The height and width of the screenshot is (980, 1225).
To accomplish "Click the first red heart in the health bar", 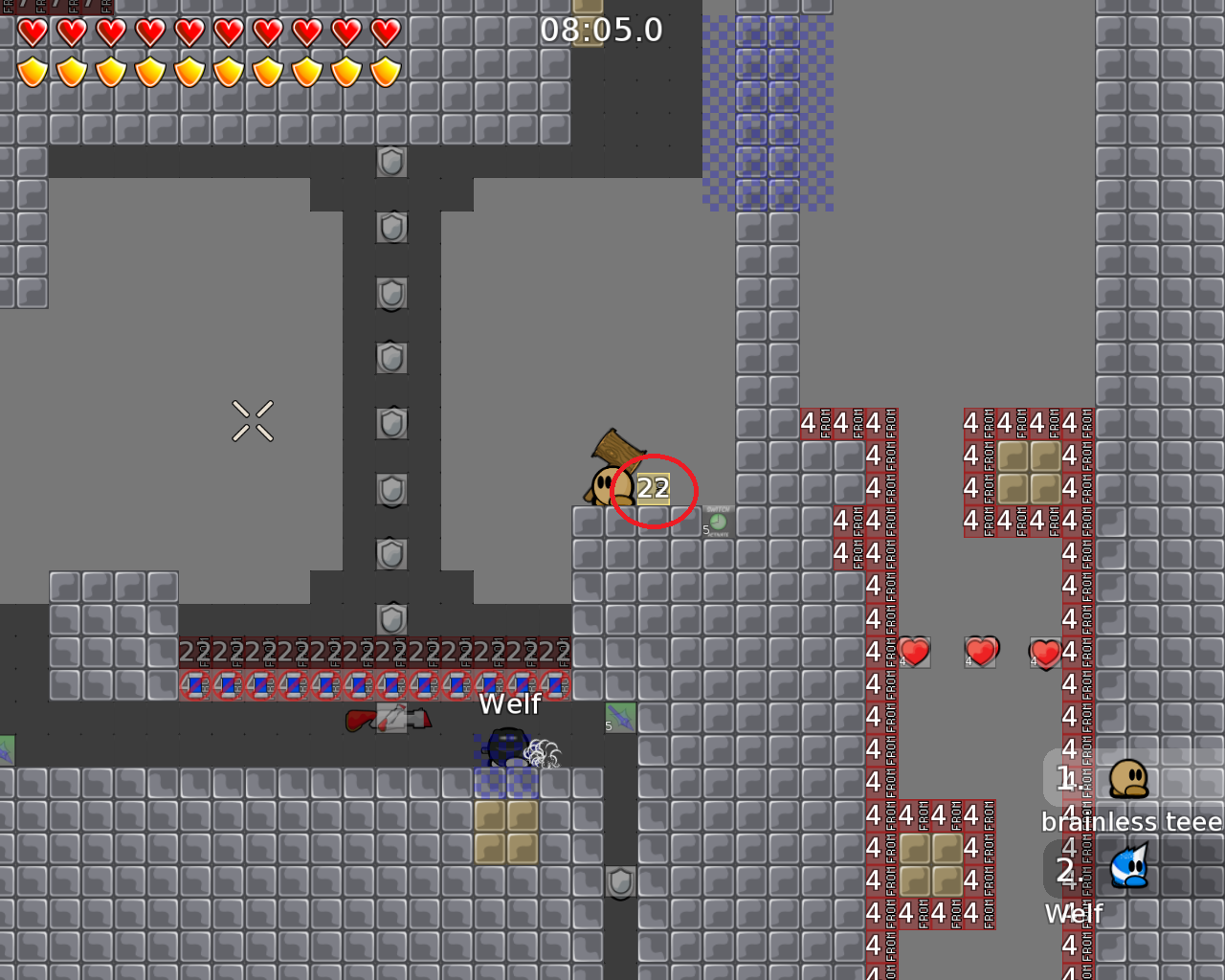I will click(31, 32).
